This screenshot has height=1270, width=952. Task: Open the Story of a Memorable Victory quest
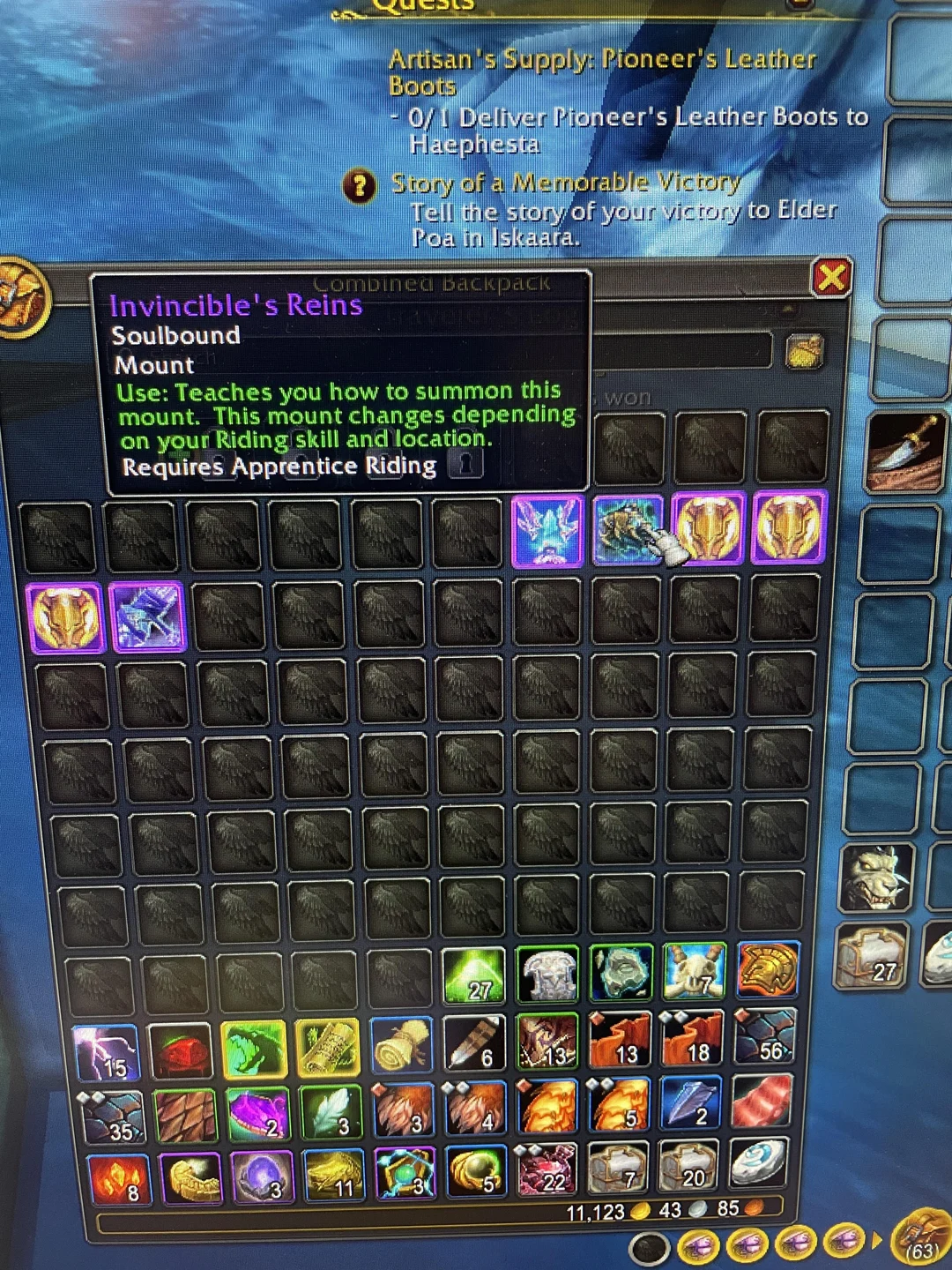564,183
